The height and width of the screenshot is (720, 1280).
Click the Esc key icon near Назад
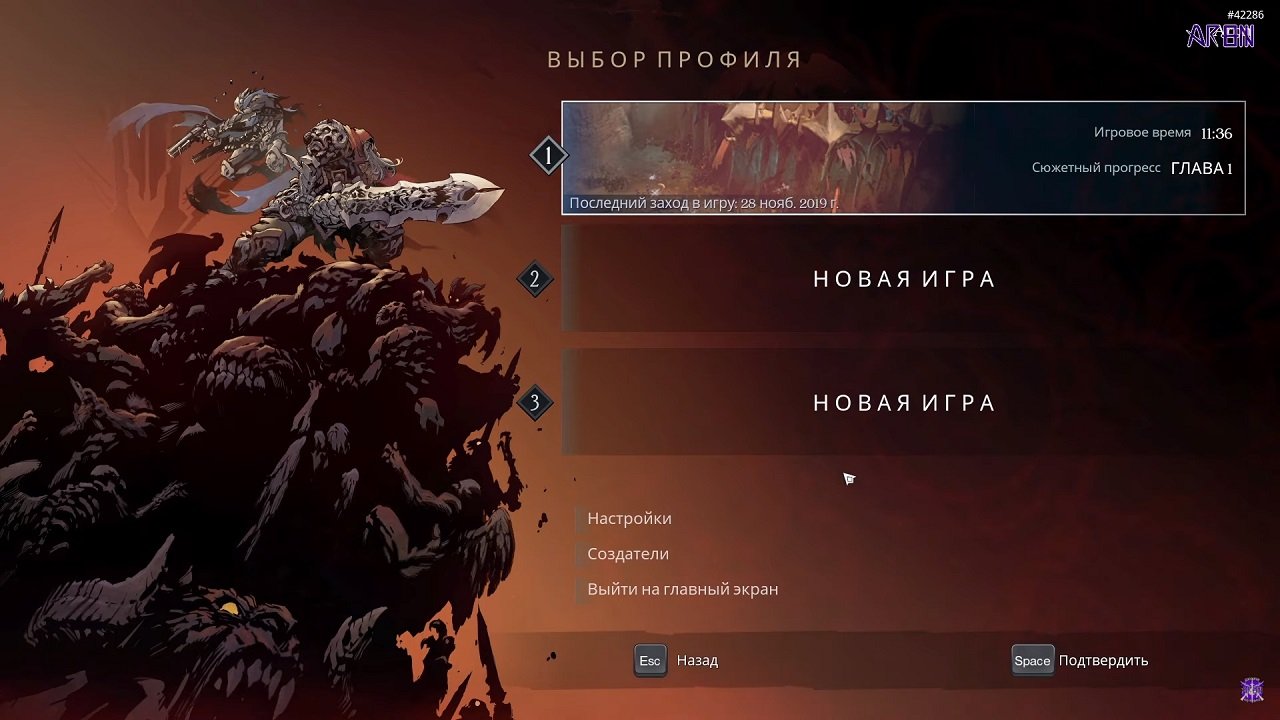tap(649, 660)
